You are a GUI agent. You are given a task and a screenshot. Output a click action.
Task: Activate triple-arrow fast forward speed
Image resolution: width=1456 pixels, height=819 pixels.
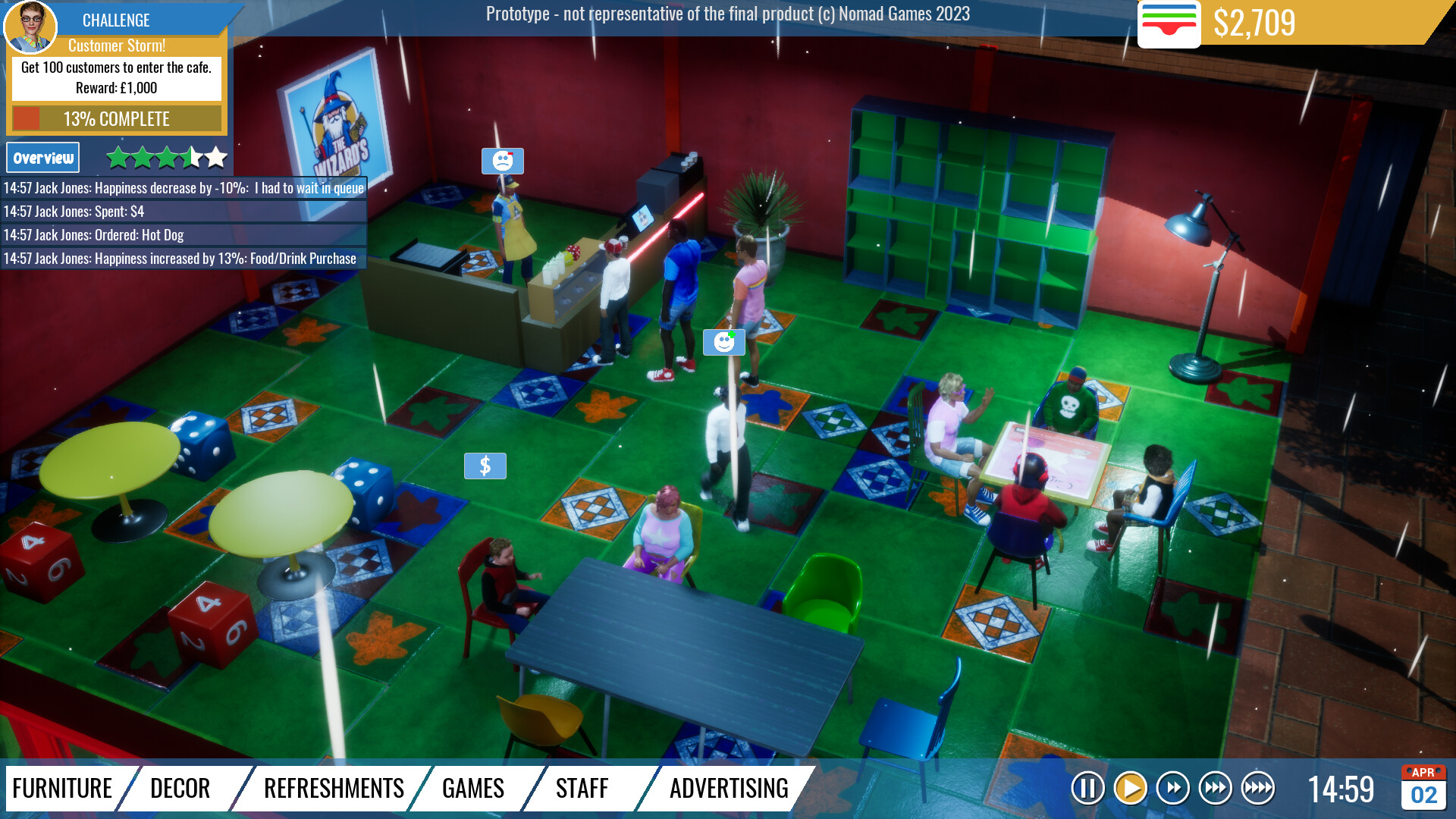click(x=1215, y=788)
